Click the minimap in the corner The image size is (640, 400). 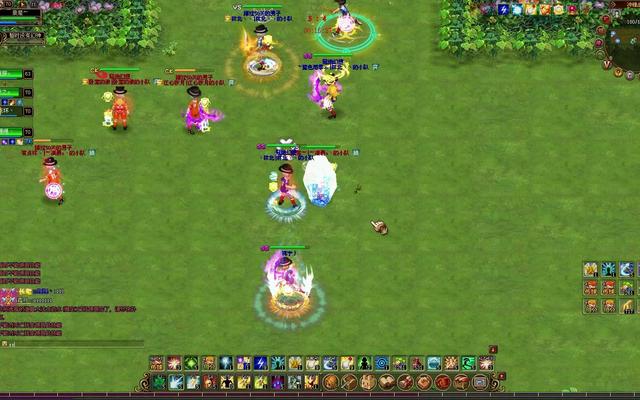point(622,47)
